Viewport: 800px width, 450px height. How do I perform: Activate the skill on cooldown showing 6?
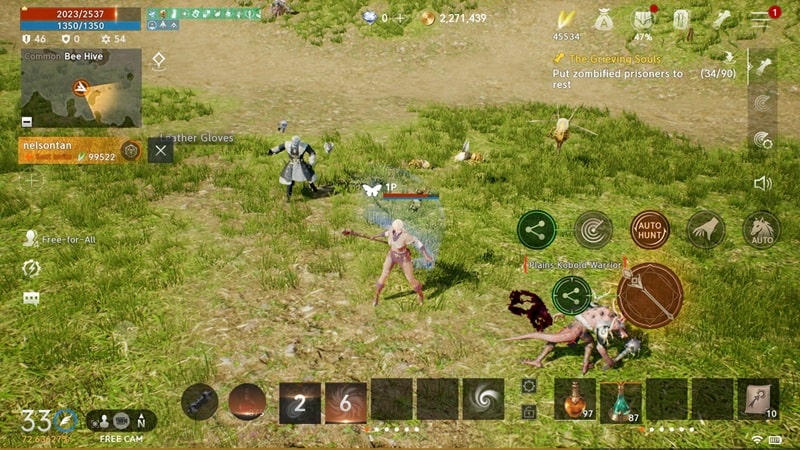pyautogui.click(x=345, y=401)
